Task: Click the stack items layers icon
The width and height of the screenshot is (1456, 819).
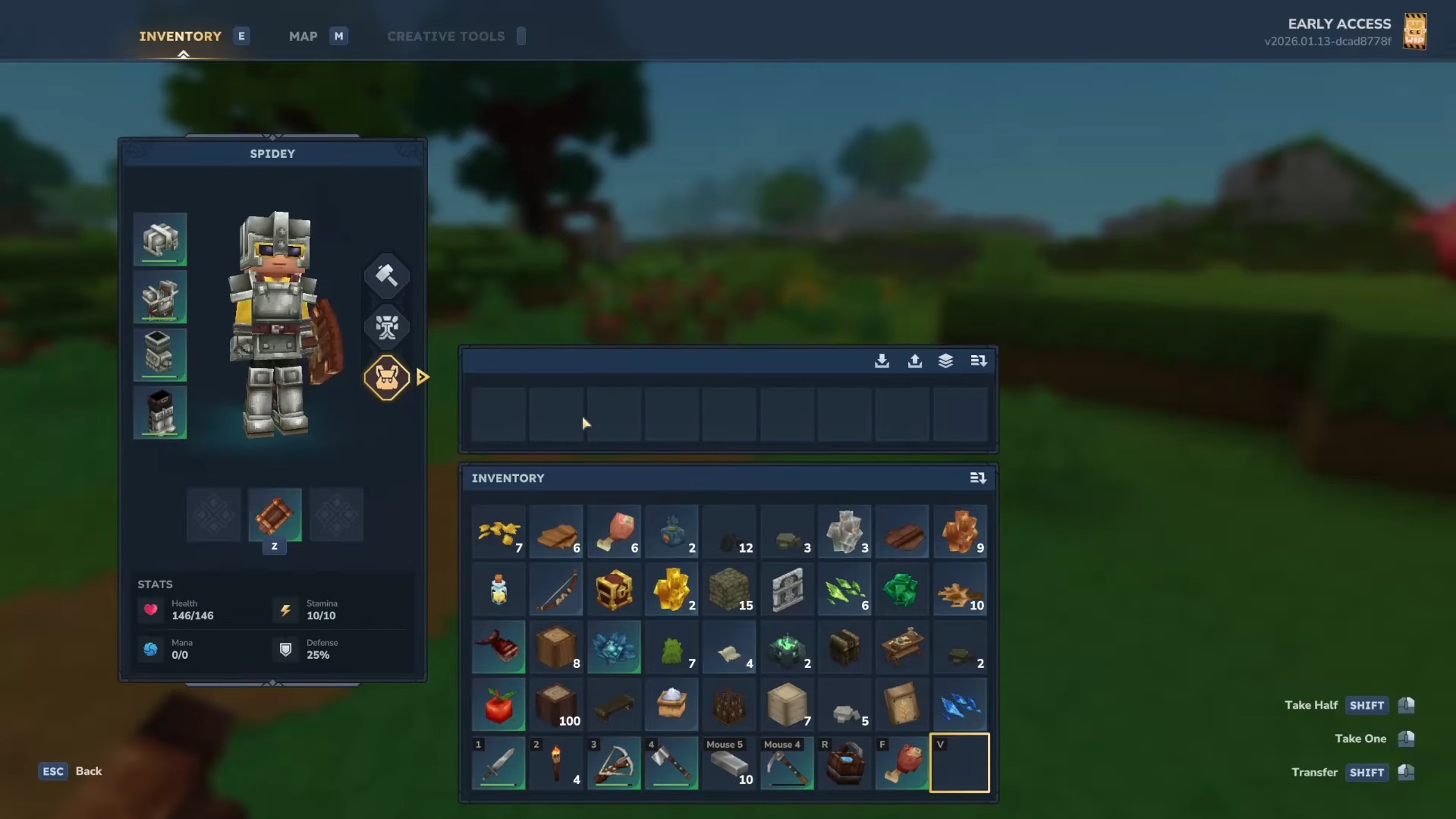Action: pyautogui.click(x=945, y=361)
